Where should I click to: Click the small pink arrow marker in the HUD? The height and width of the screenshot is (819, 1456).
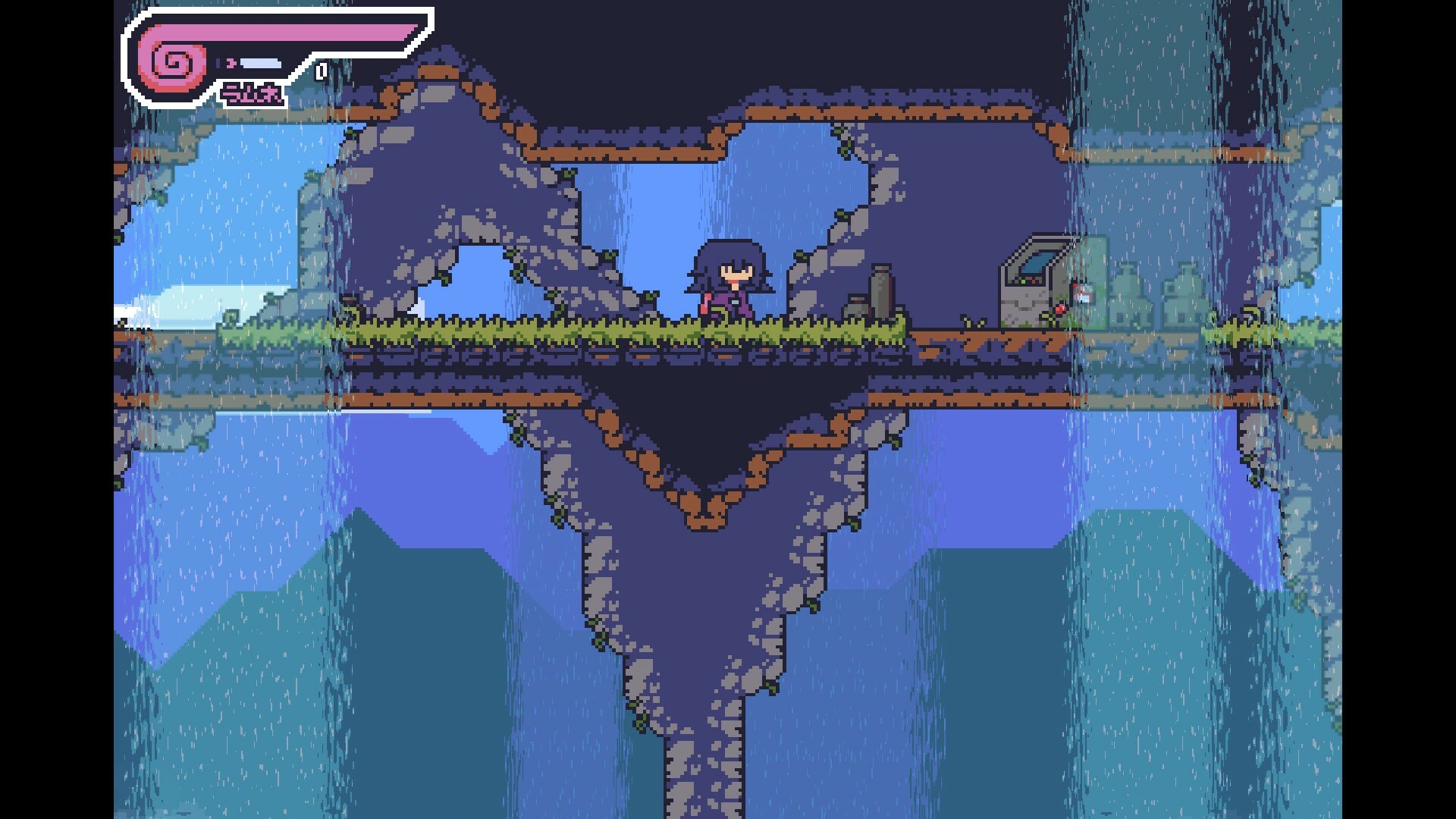pyautogui.click(x=231, y=62)
